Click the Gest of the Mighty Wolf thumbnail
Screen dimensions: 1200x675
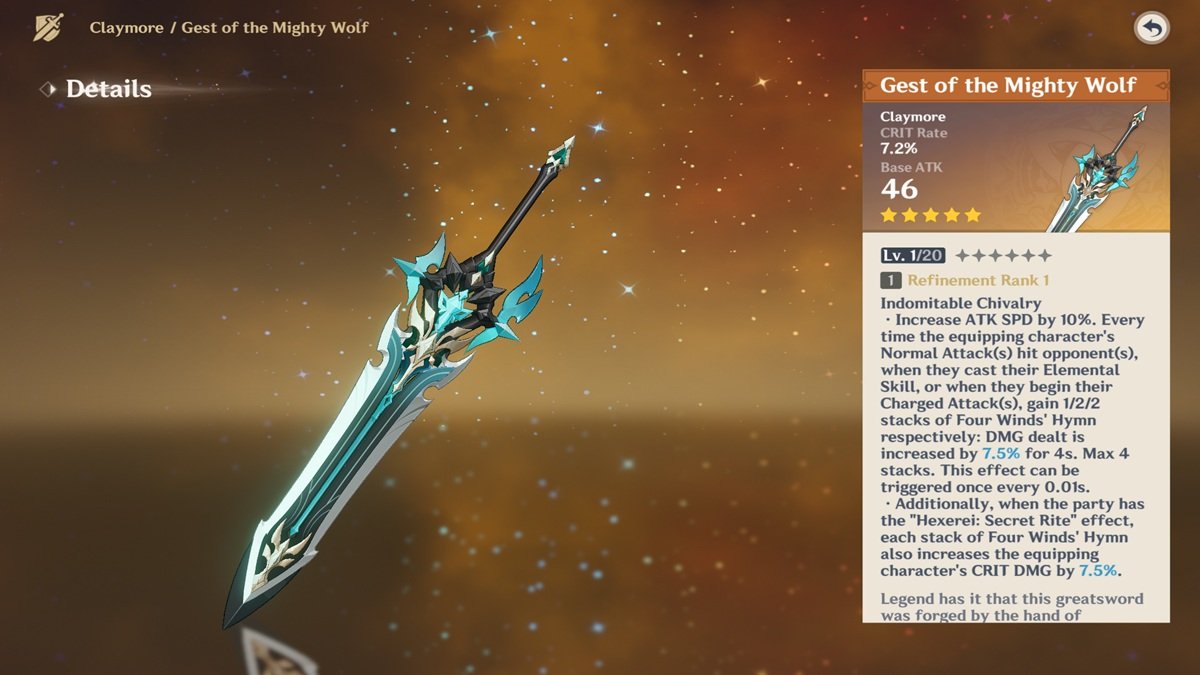[x=1100, y=168]
